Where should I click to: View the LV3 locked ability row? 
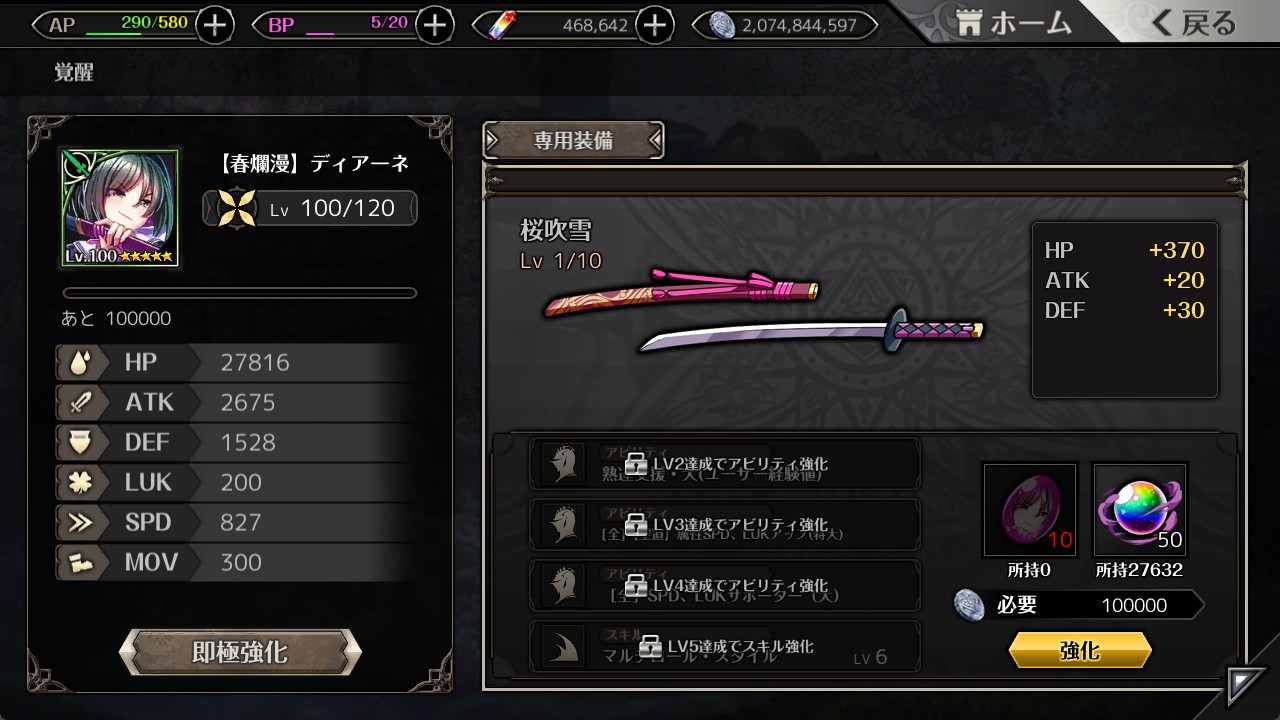pos(725,525)
